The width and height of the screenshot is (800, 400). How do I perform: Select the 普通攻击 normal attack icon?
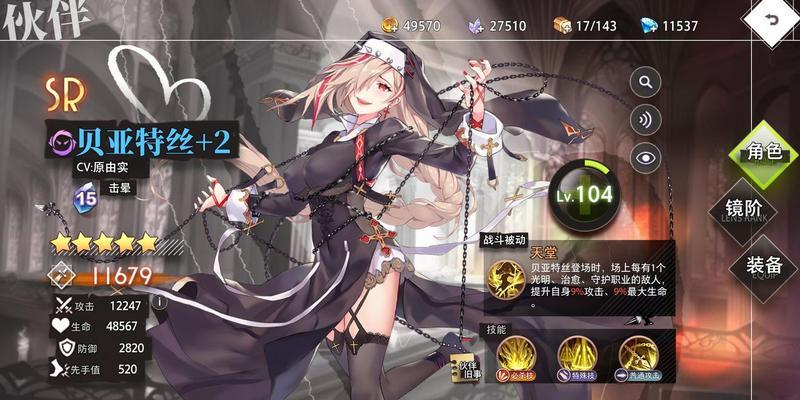pyautogui.click(x=638, y=355)
